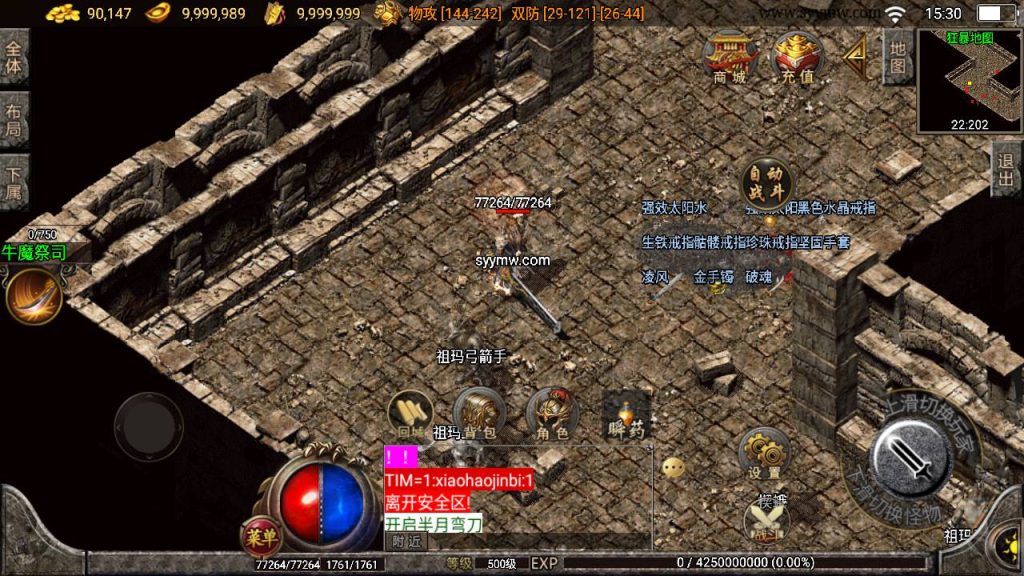Choose the 下属 tab
Image resolution: width=1024 pixels, height=576 pixels.
coord(14,183)
